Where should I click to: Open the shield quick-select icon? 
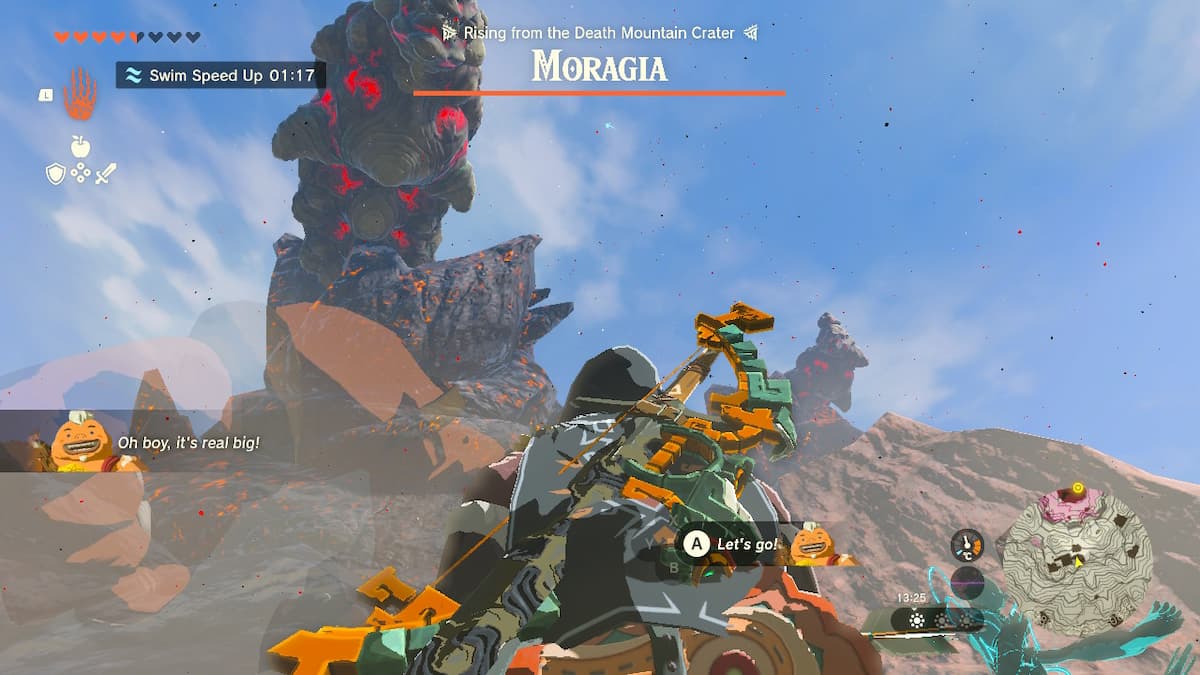(56, 174)
